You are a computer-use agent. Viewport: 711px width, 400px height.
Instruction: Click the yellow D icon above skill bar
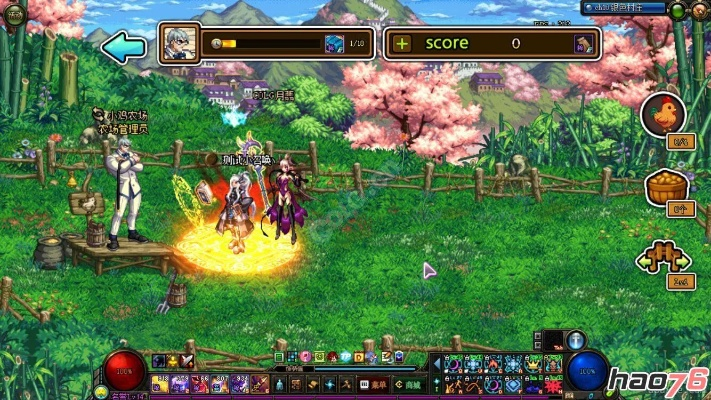click(358, 356)
